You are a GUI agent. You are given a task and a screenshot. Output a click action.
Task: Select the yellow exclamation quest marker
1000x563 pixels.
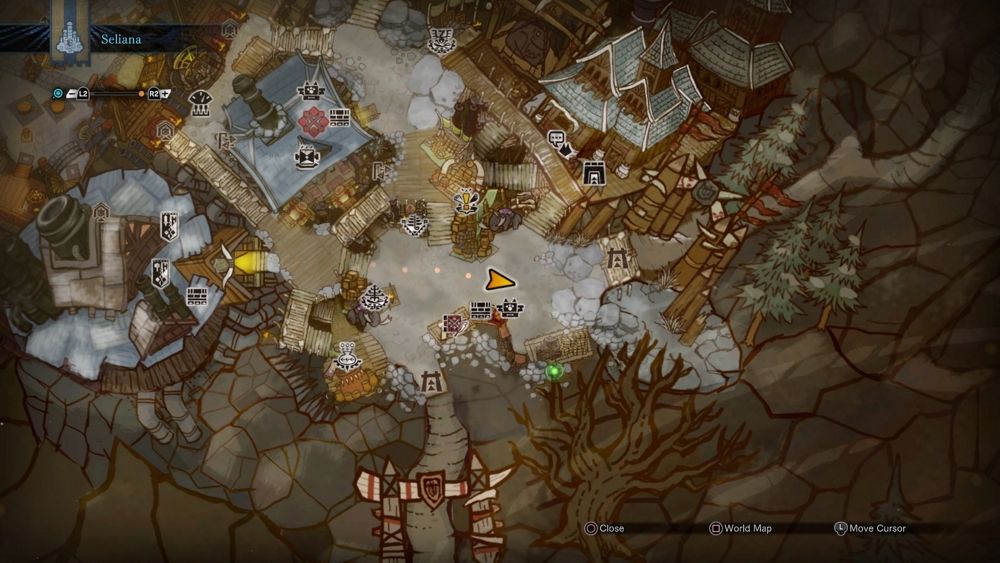pos(466,202)
